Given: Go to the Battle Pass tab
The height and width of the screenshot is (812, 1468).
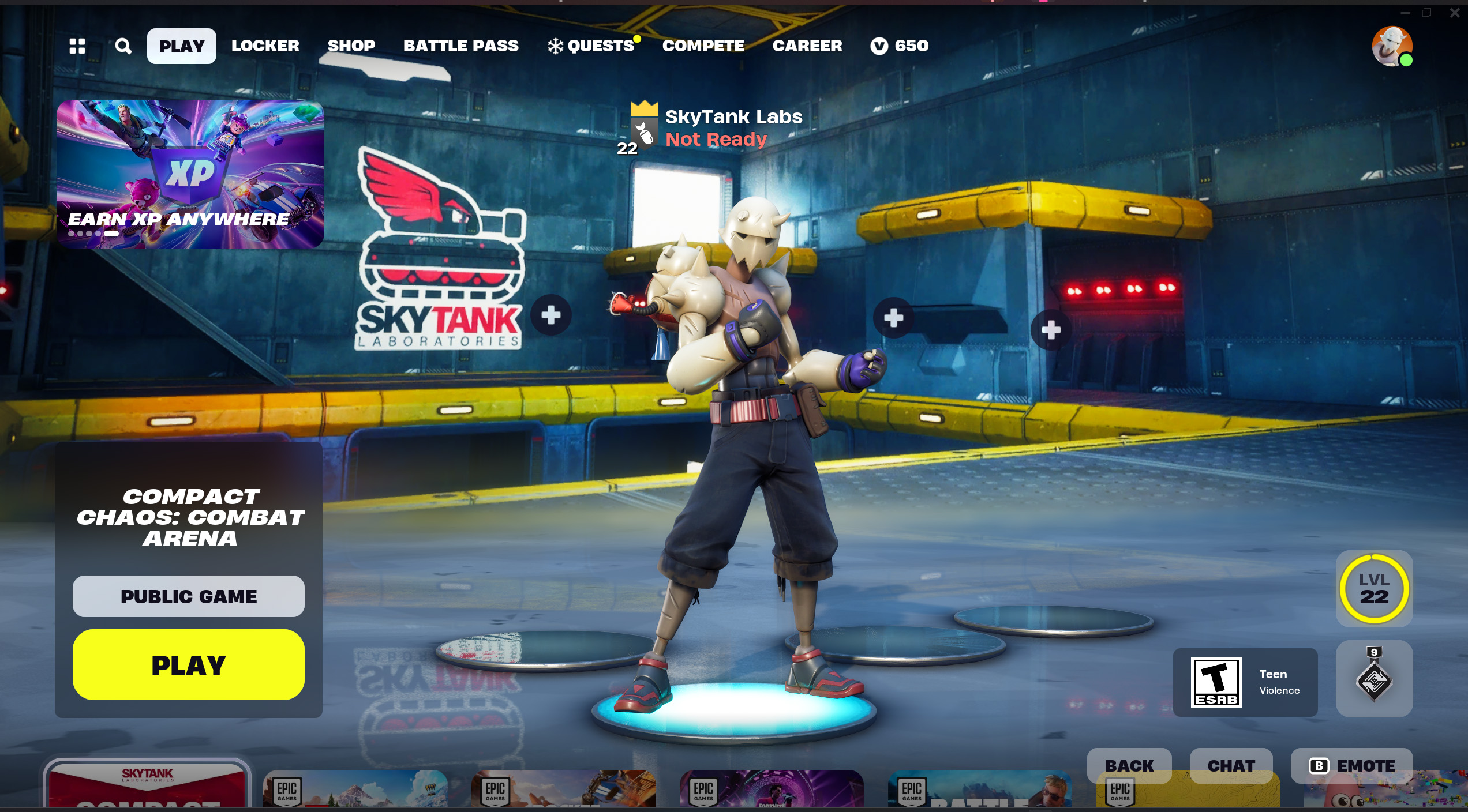Looking at the screenshot, I should pos(460,46).
